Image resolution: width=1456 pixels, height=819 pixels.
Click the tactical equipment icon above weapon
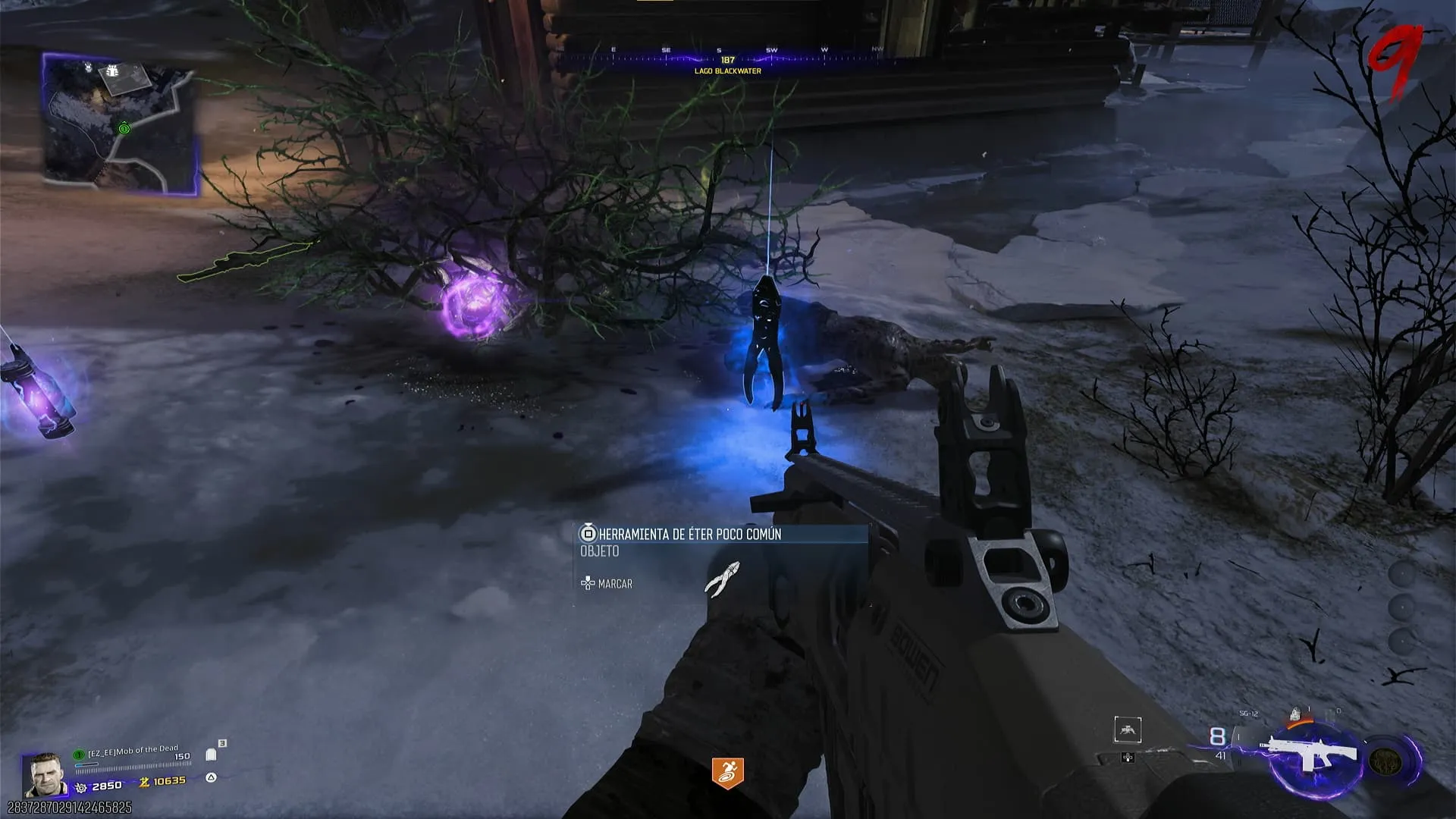[1296, 714]
